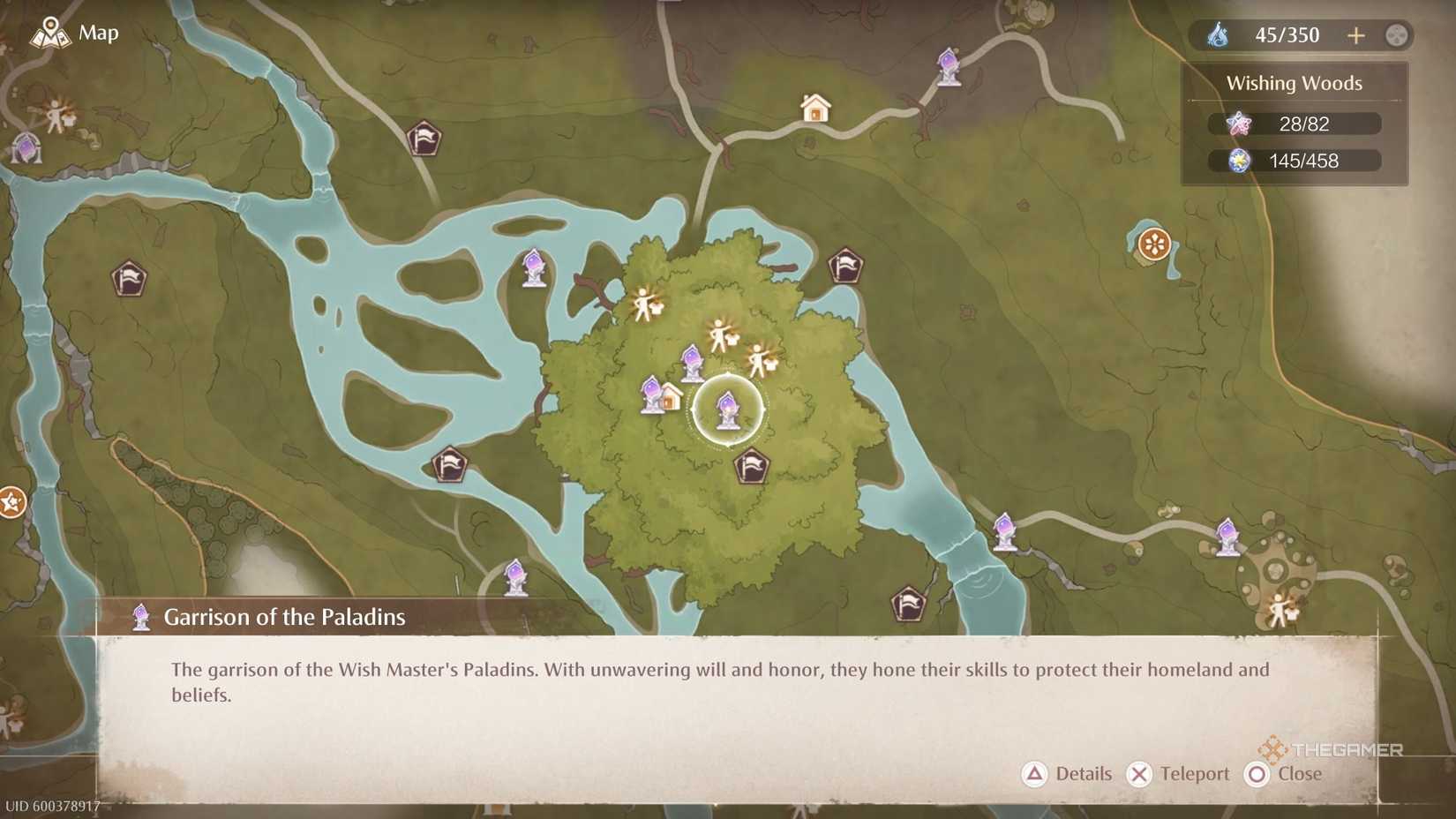The image size is (1456, 819).
Task: Select the orange flower collectible marker on the right
Action: click(1153, 244)
